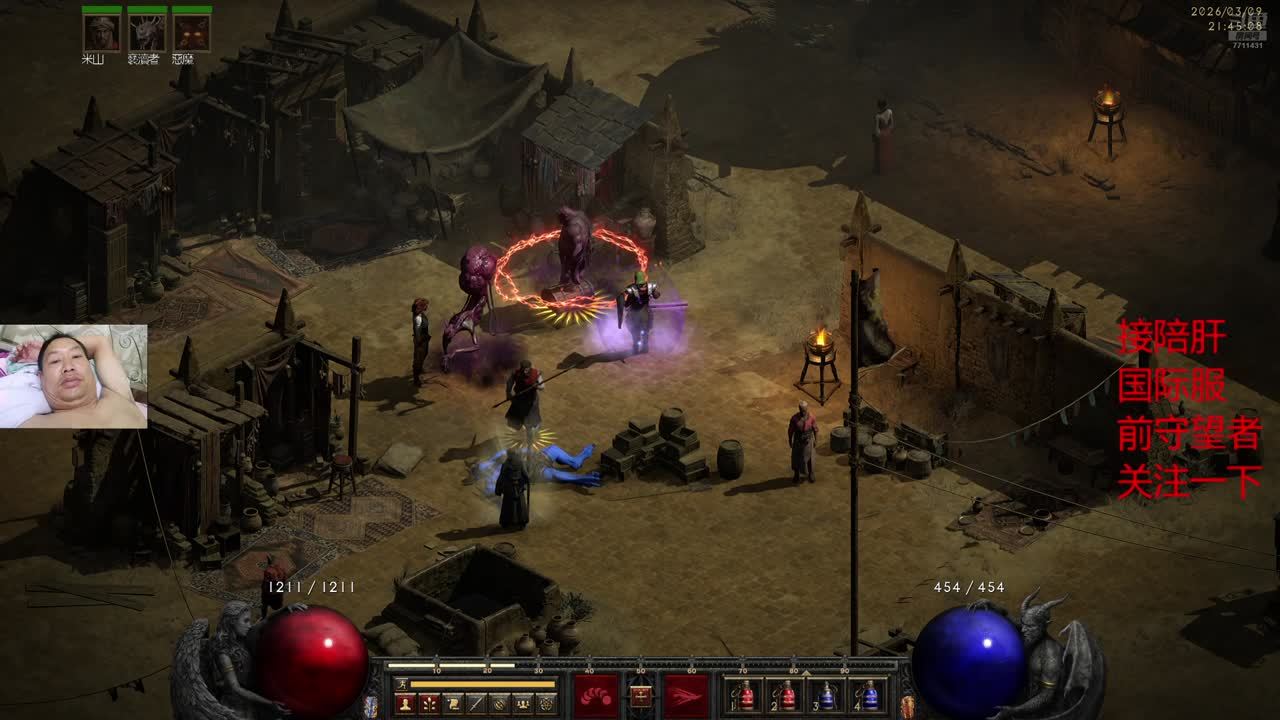Open the skill tree icon
This screenshot has width=1280, height=720.
click(430, 703)
